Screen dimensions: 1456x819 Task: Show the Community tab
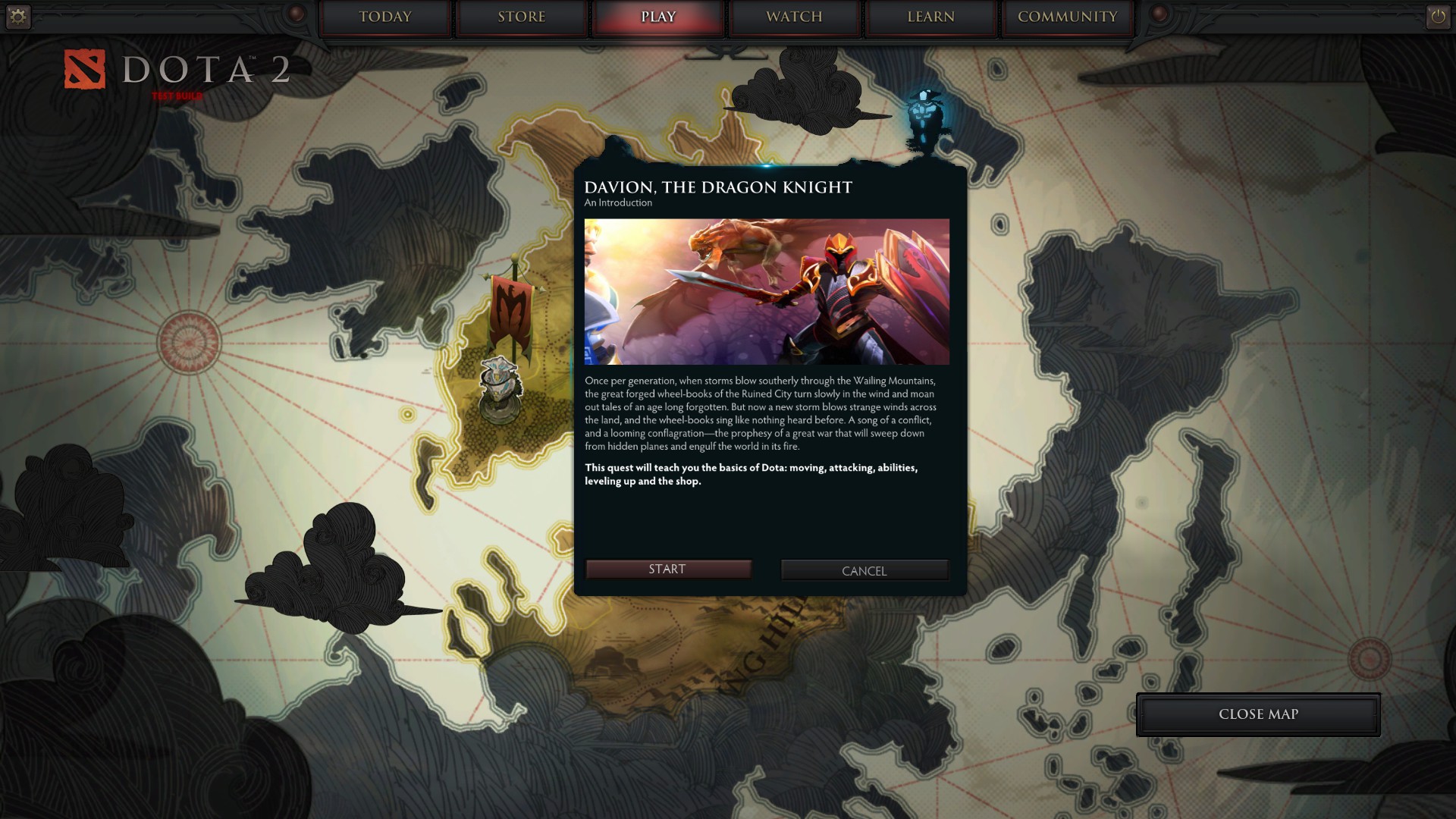pos(1067,17)
